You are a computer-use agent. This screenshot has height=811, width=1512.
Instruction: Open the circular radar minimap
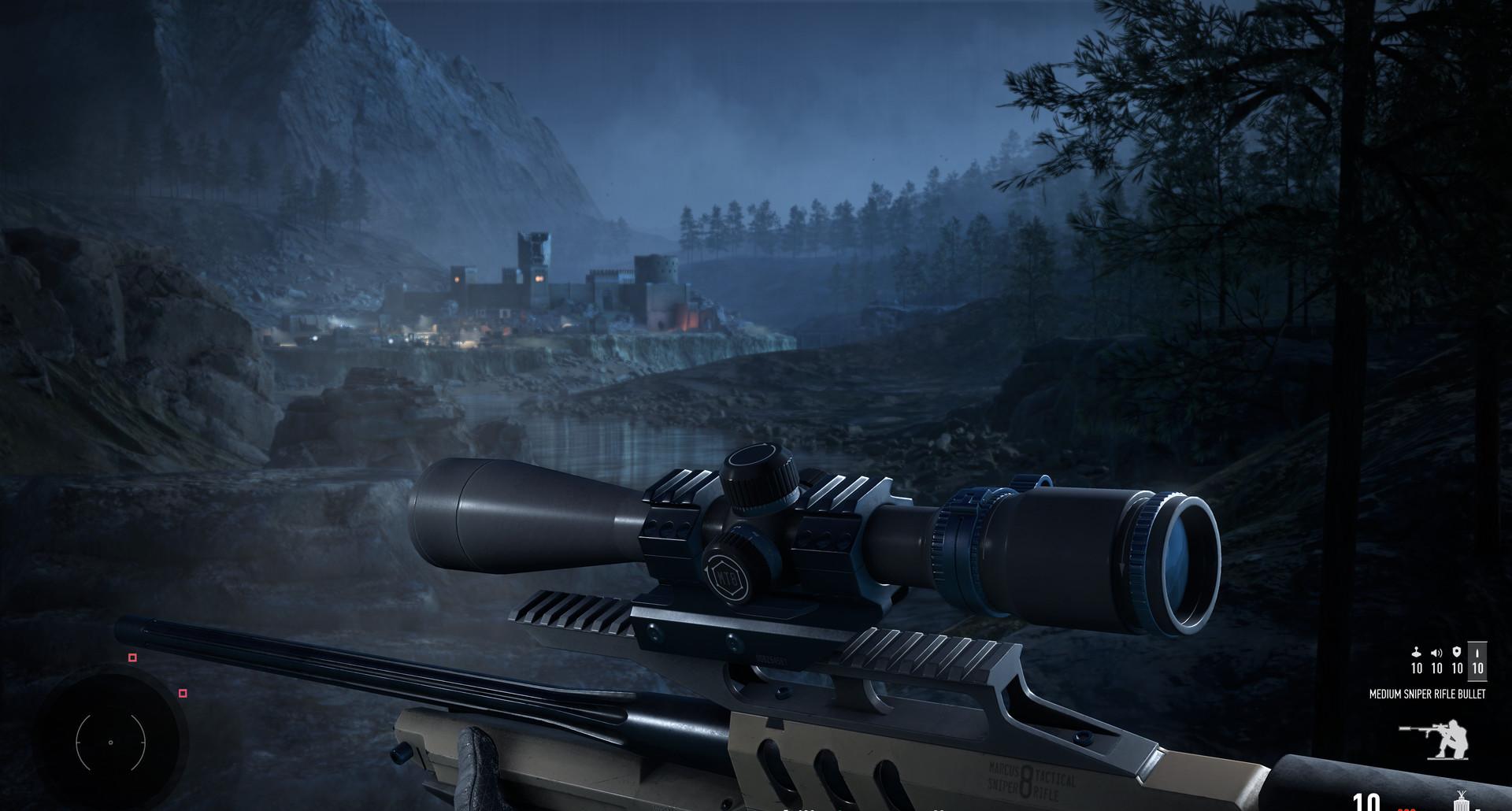coord(110,742)
